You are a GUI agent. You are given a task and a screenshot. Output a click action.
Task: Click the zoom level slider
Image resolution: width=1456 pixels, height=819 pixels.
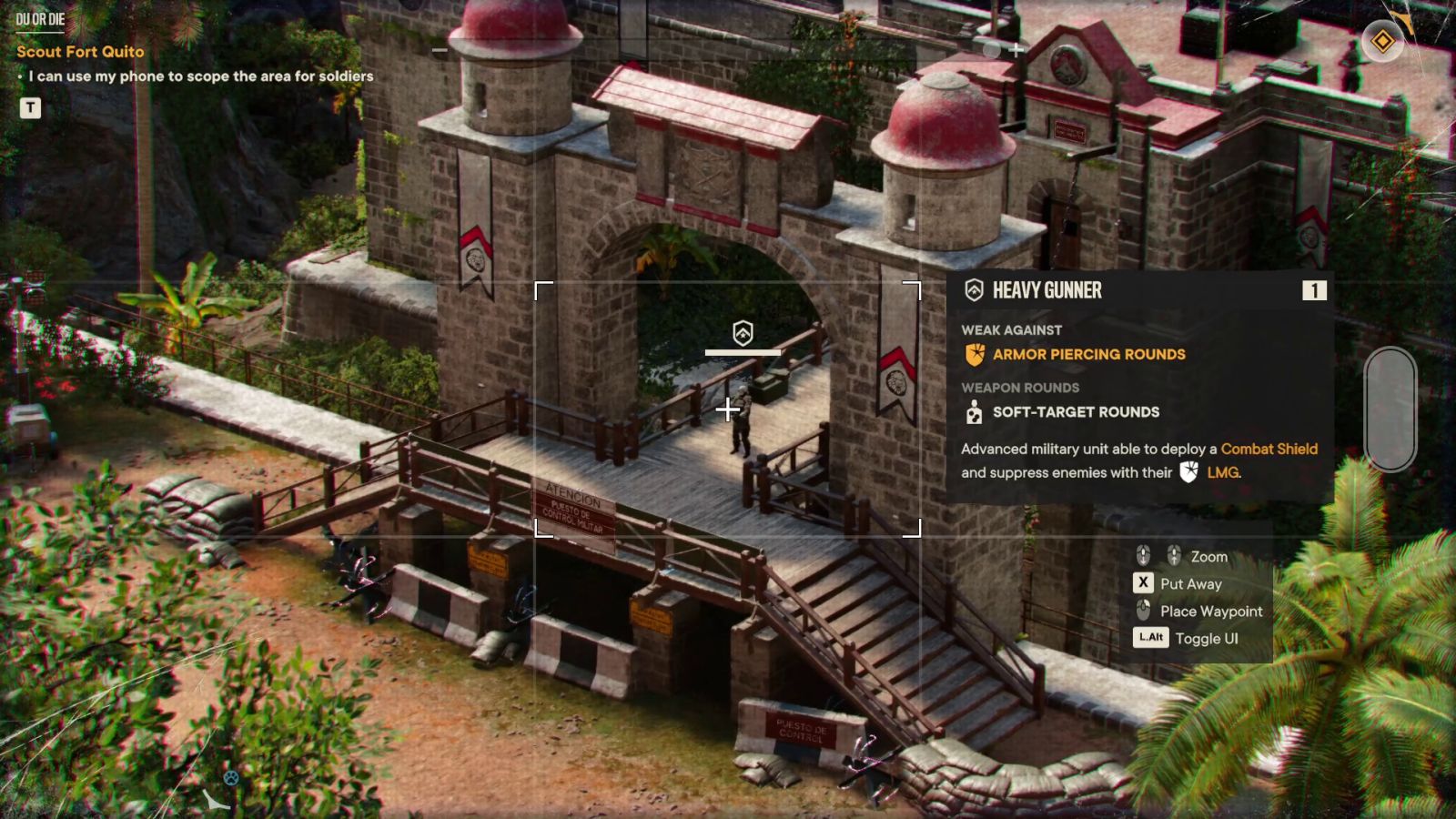point(1390,409)
